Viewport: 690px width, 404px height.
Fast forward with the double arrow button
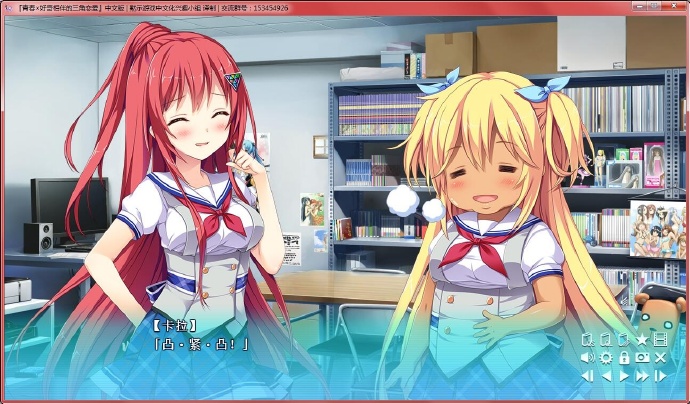642,375
